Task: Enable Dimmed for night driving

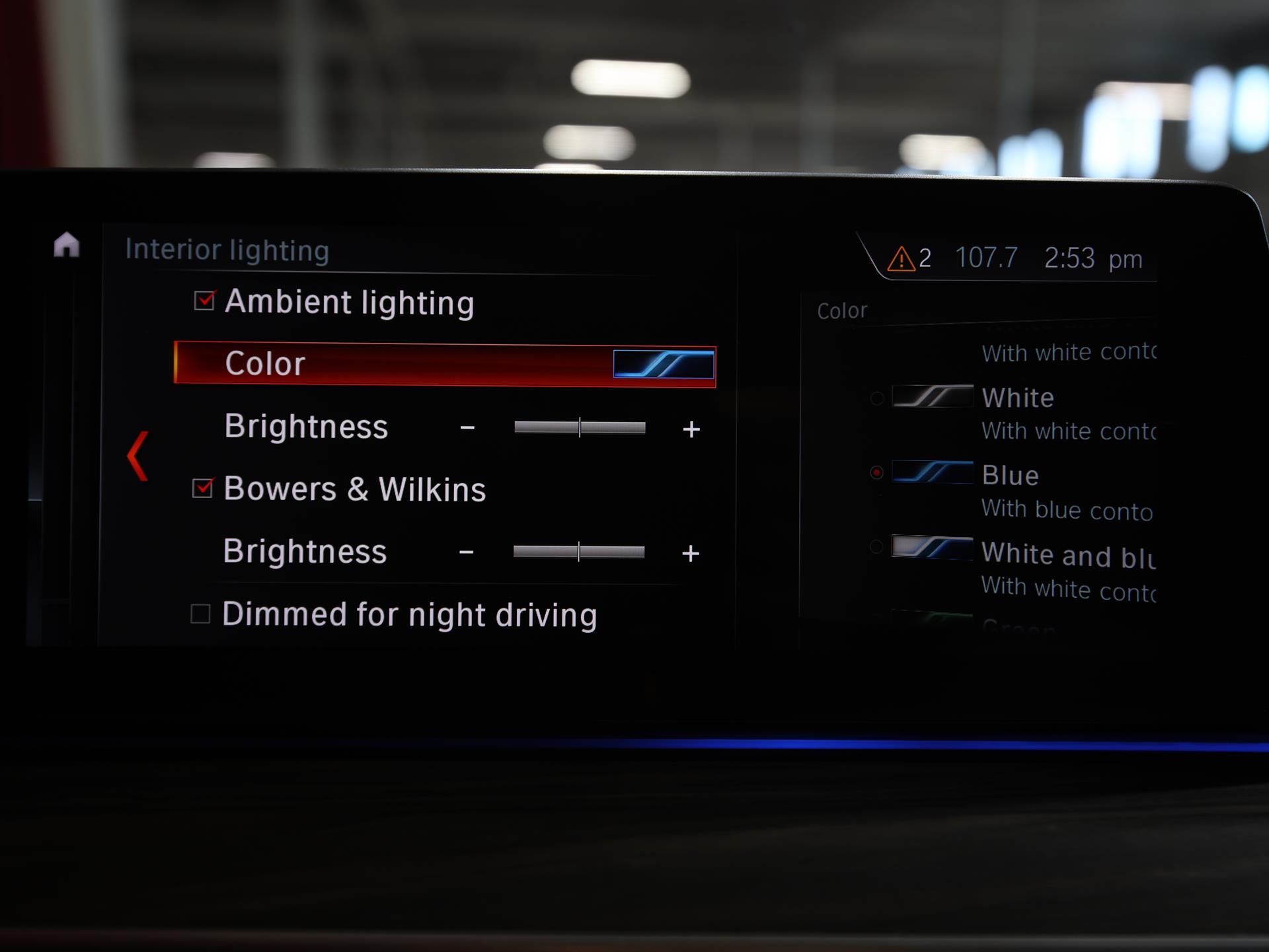Action: click(200, 614)
